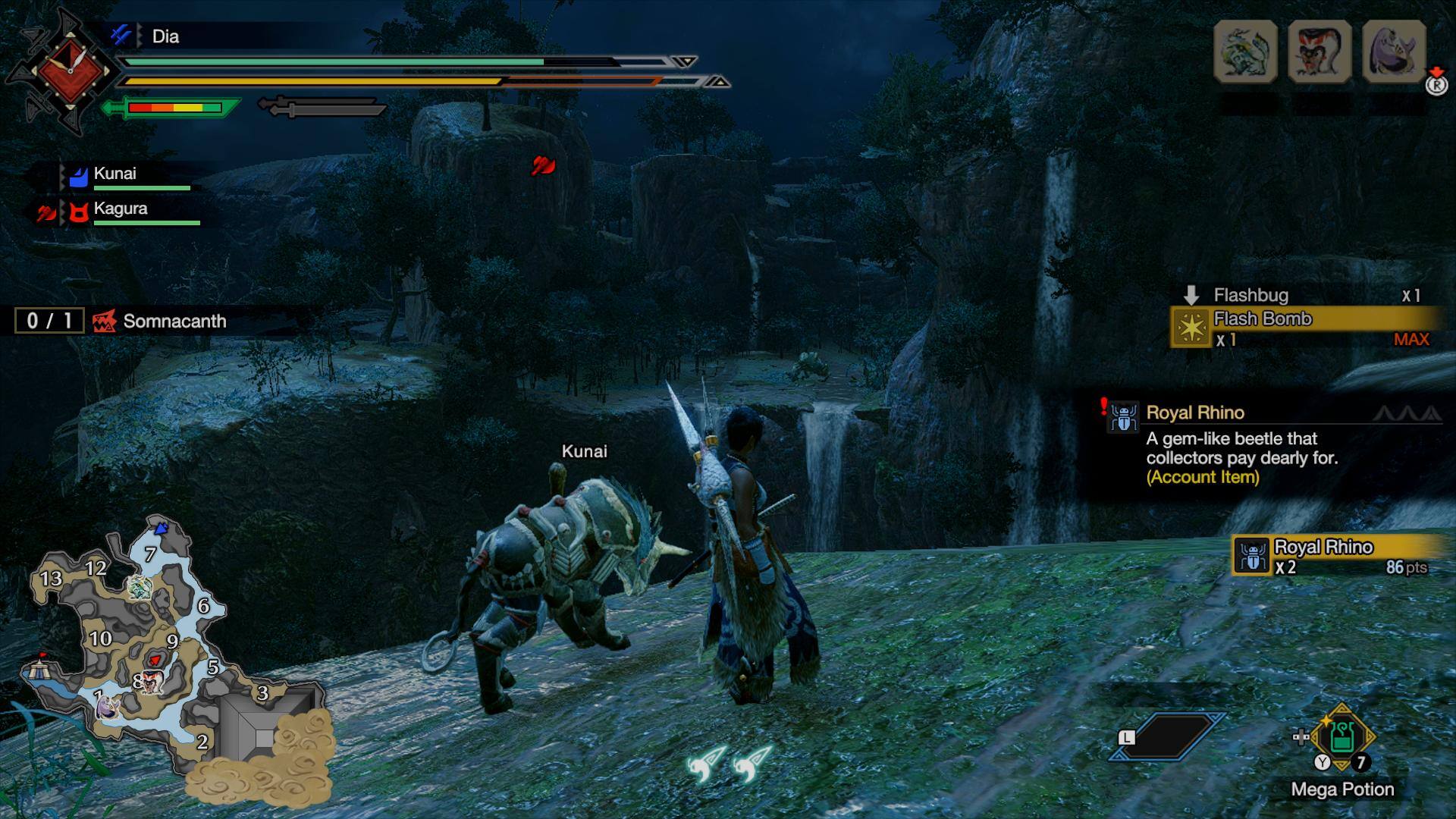The height and width of the screenshot is (819, 1456).
Task: Select the green-feathered monster icon at top
Action: (x=1245, y=51)
